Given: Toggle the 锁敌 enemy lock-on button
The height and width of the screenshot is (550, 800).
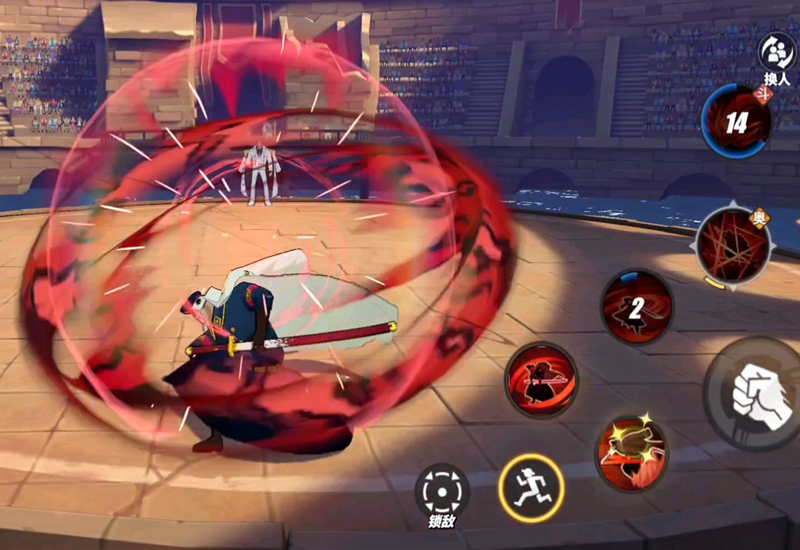Looking at the screenshot, I should tap(442, 492).
